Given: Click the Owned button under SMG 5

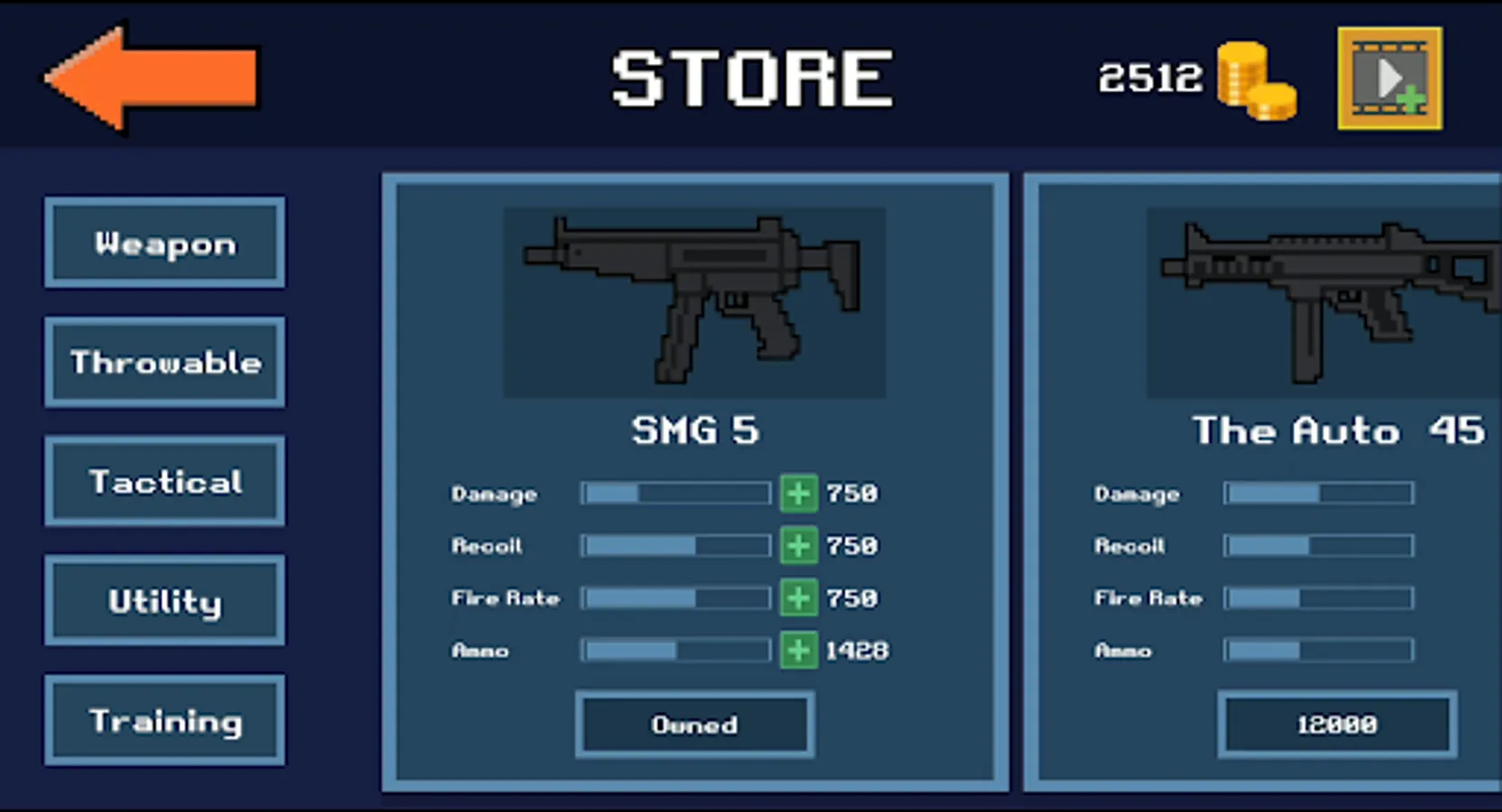Looking at the screenshot, I should point(694,724).
